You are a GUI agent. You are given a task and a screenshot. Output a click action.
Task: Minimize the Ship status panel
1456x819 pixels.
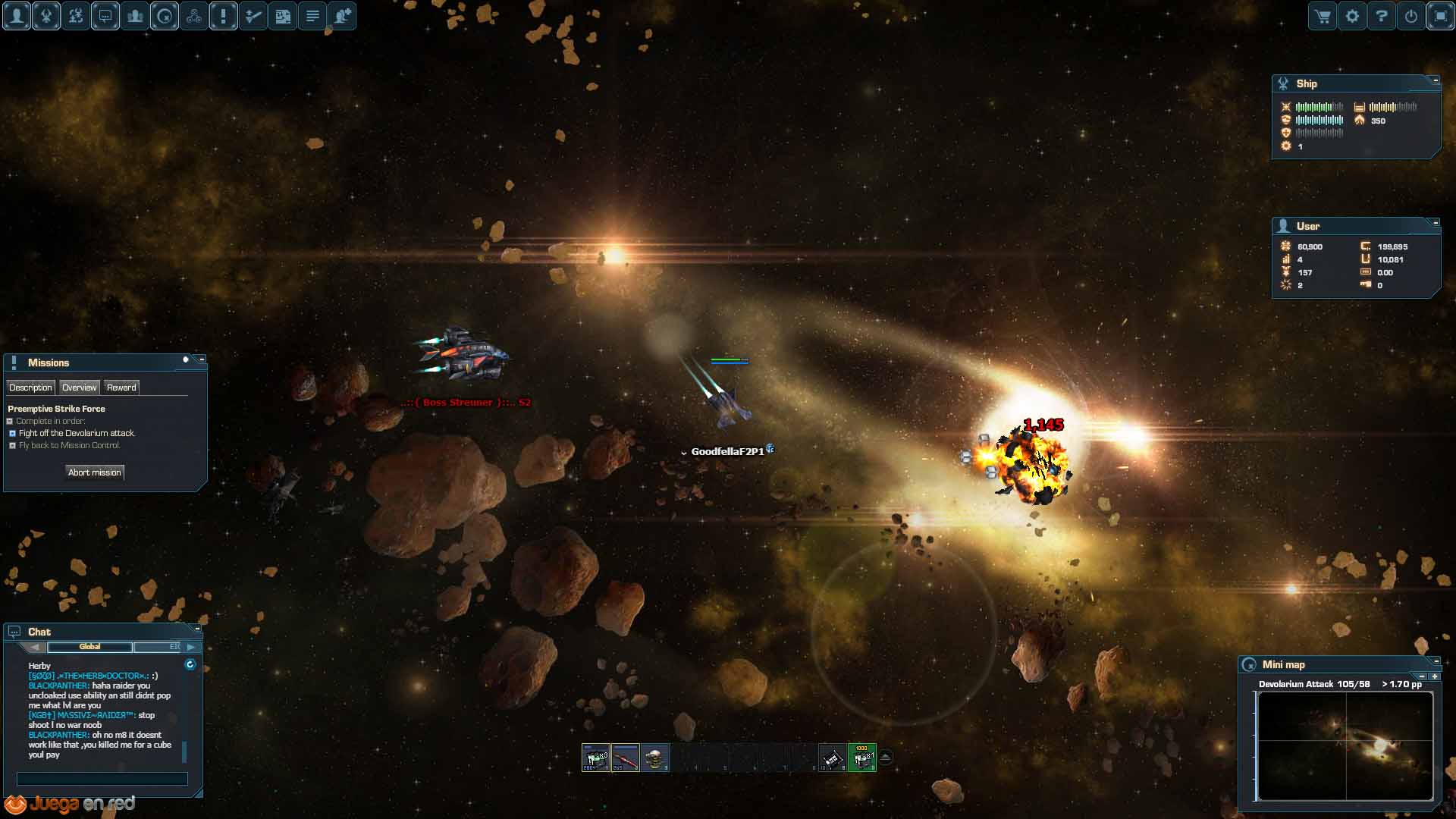(x=1436, y=80)
